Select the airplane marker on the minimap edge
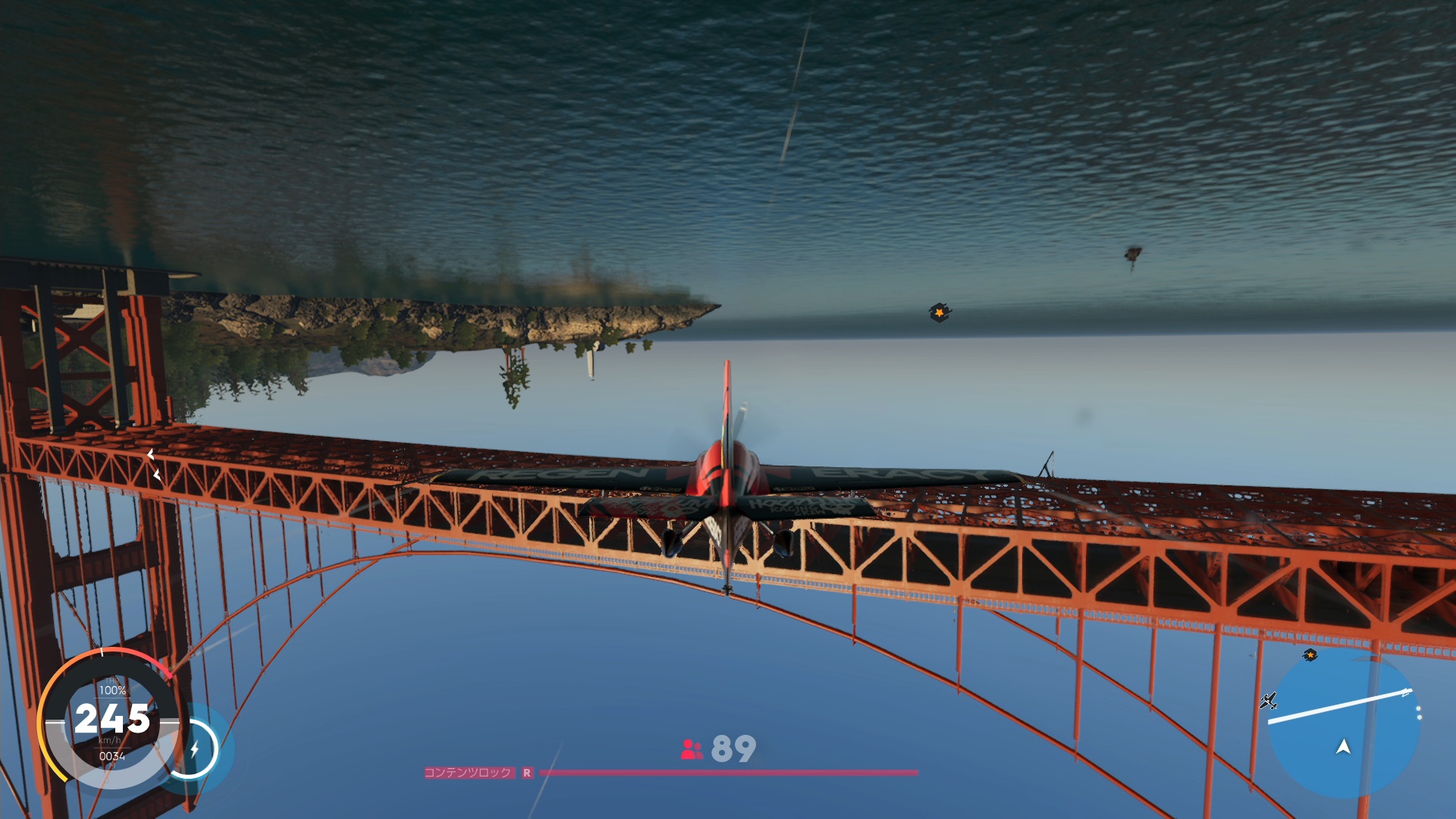The image size is (1456, 819). [x=1268, y=701]
